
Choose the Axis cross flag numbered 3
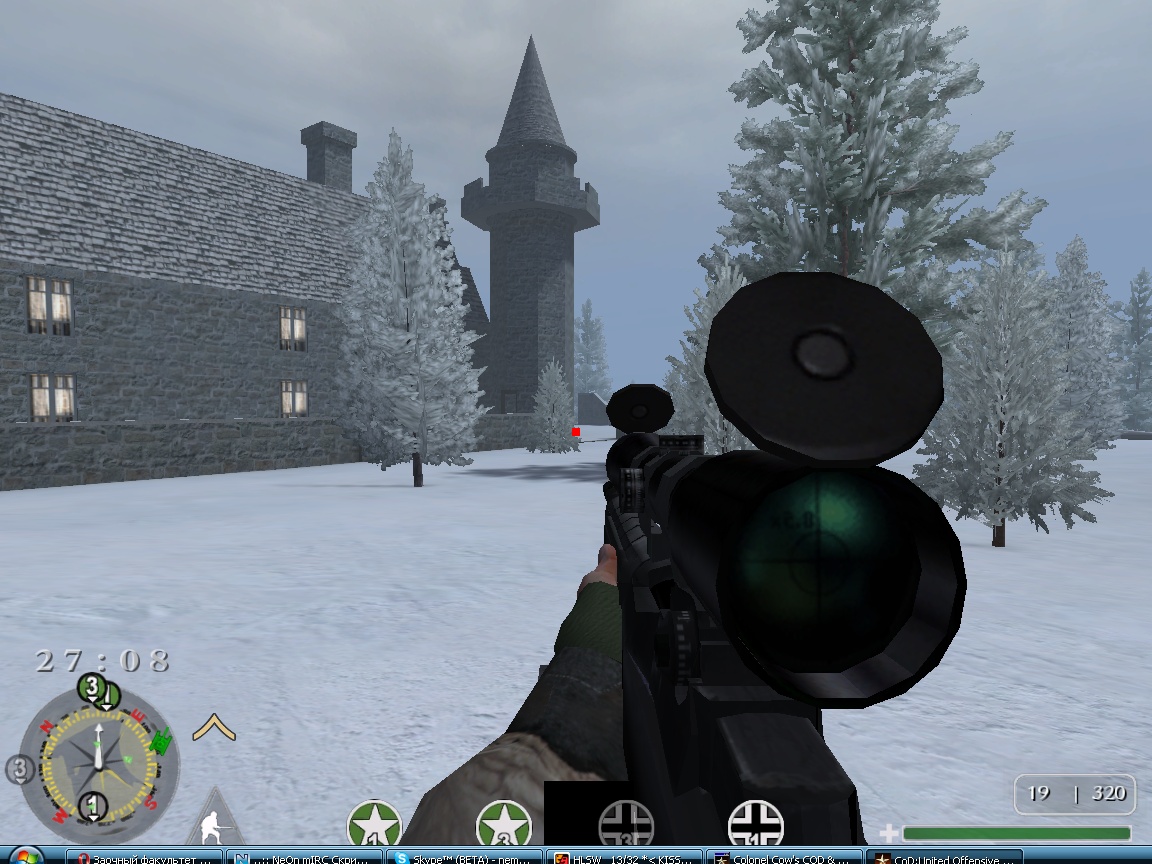[x=626, y=826]
